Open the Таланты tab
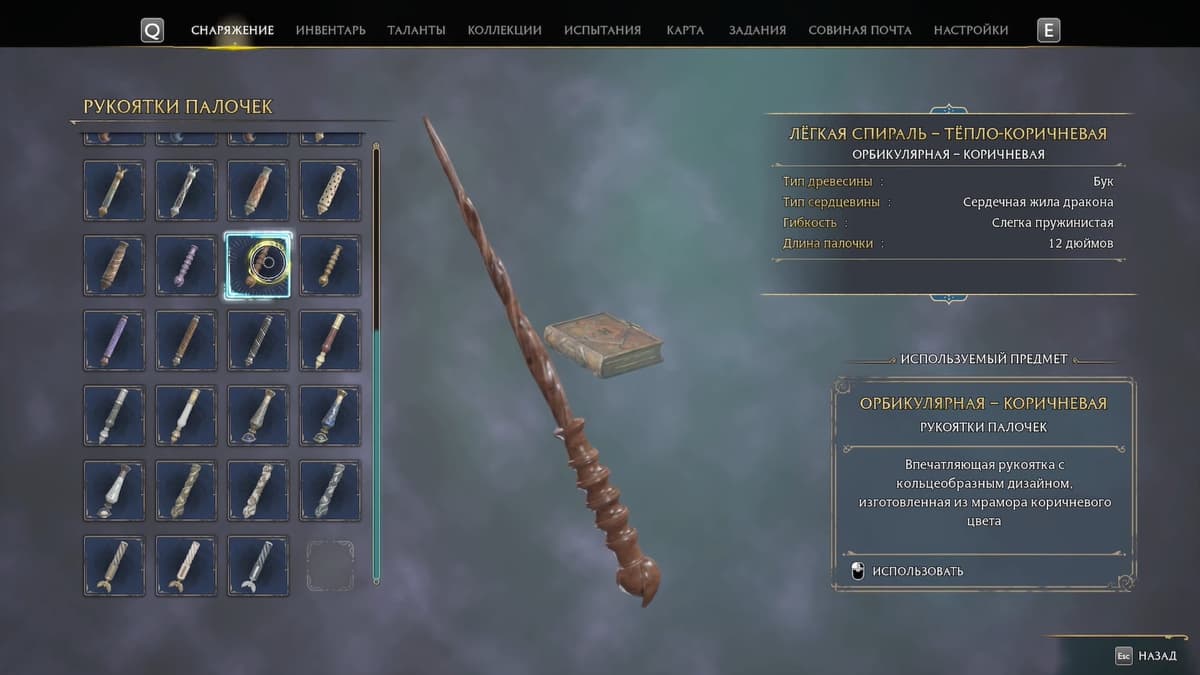 coord(416,30)
